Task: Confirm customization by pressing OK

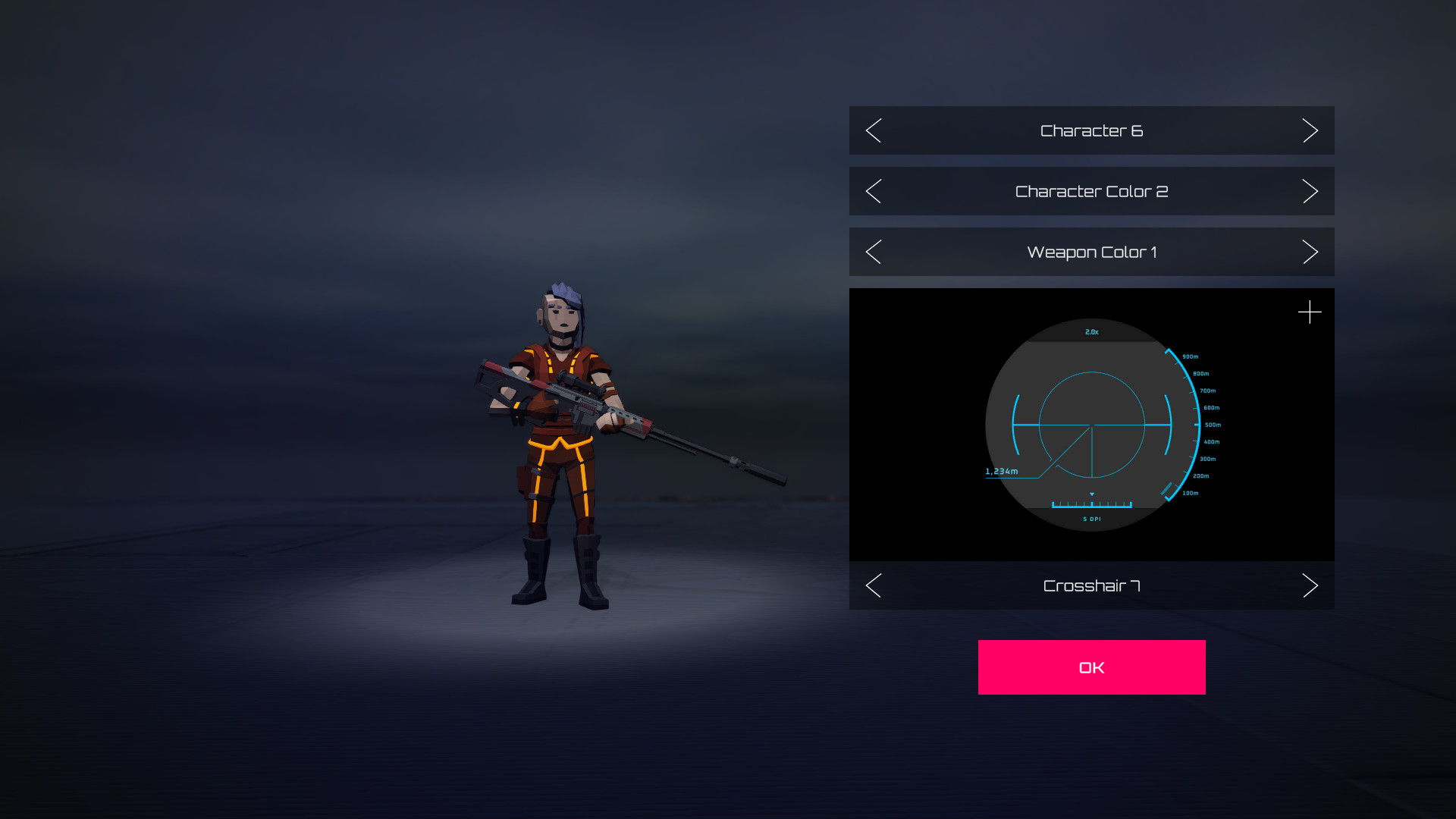Action: 1090,667
